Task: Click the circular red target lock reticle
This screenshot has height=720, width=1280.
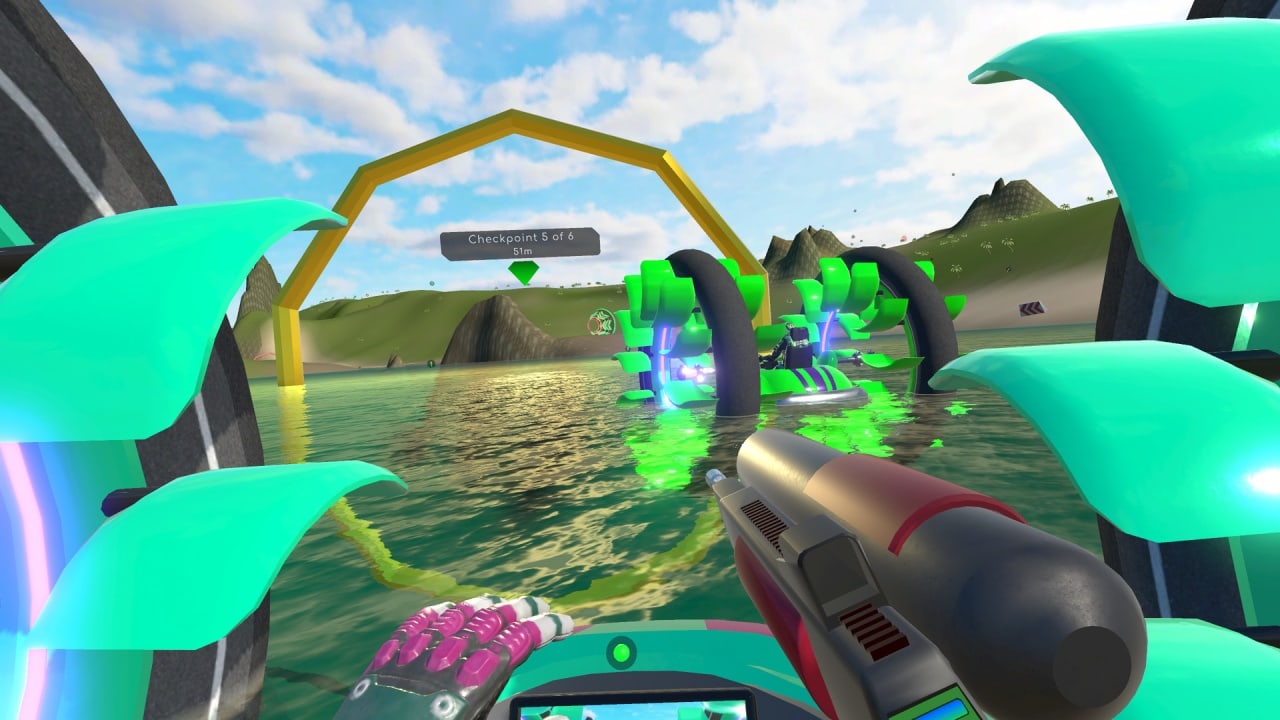Action: (601, 322)
